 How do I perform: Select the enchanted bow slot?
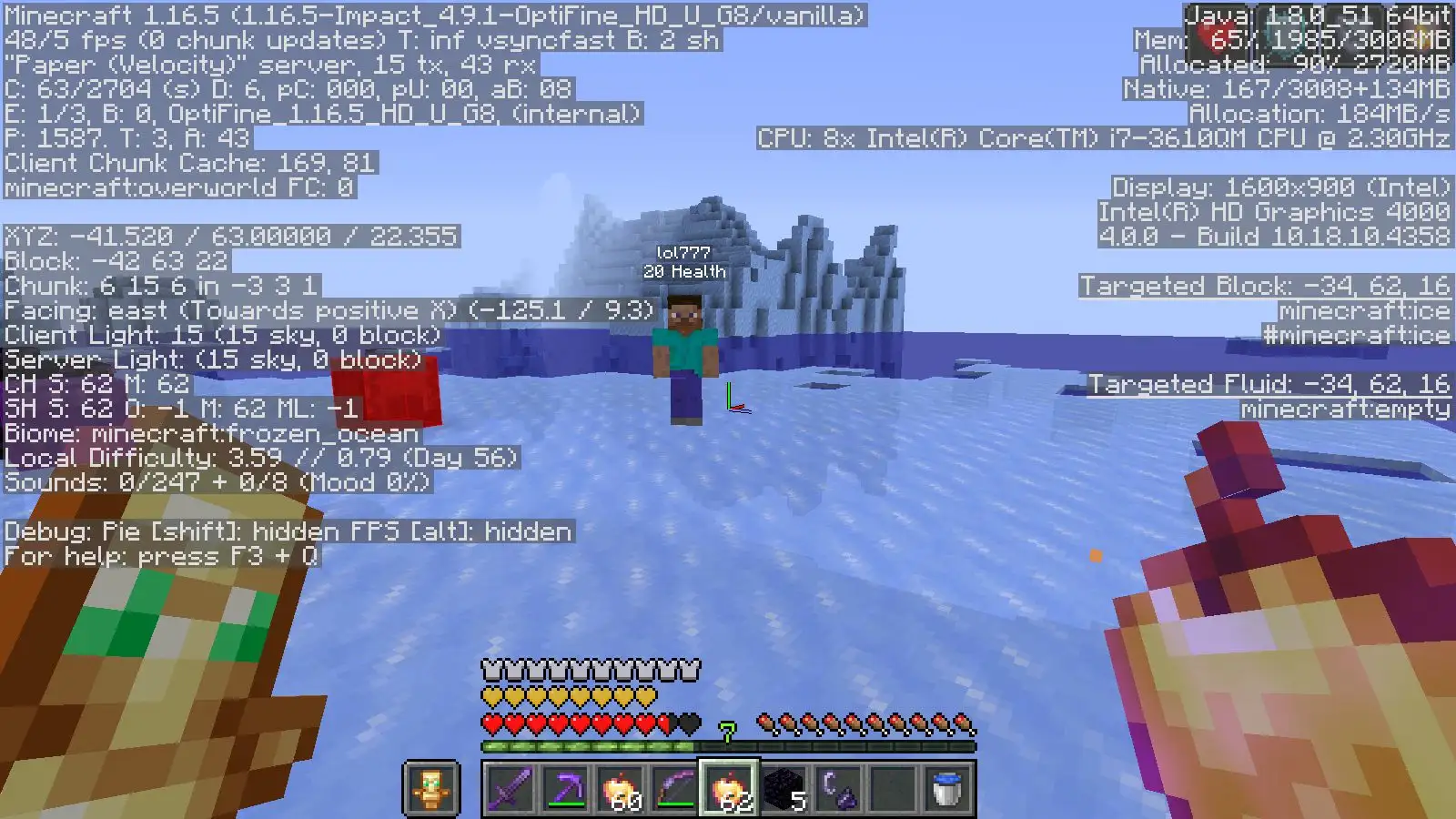click(x=673, y=788)
